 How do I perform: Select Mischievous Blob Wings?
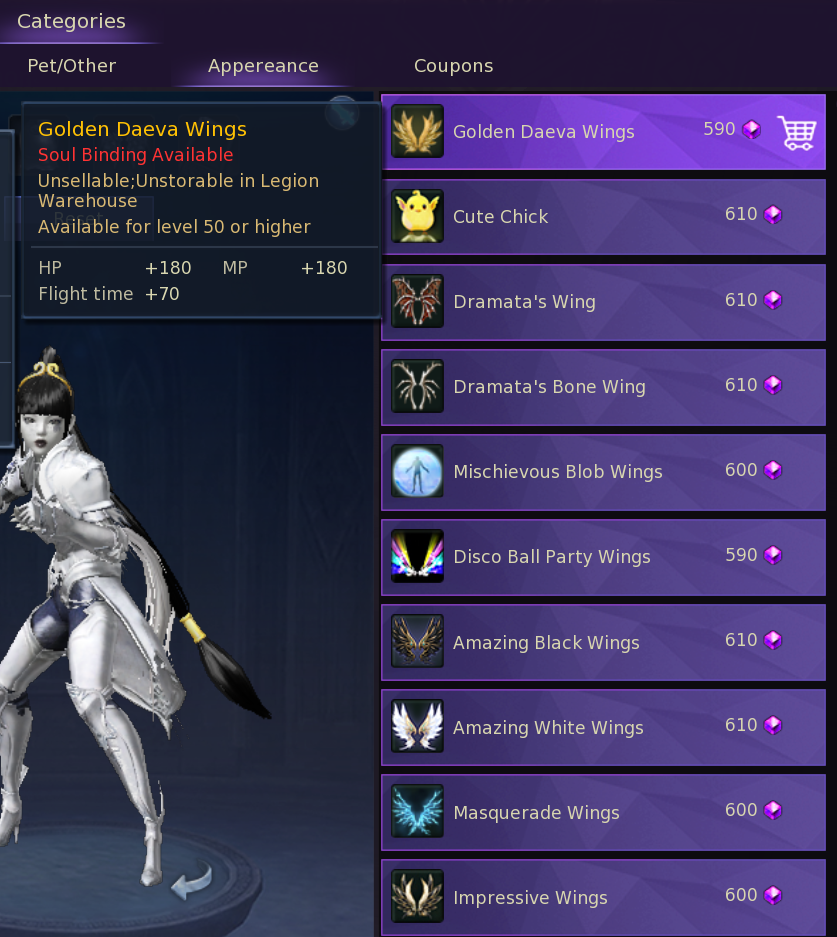(557, 472)
